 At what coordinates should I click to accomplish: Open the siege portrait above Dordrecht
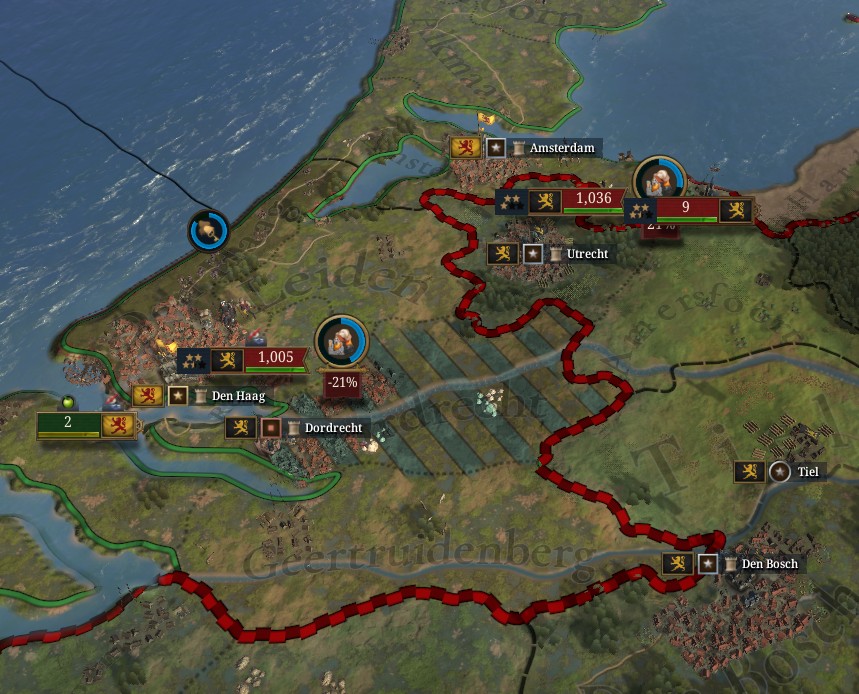(x=342, y=341)
